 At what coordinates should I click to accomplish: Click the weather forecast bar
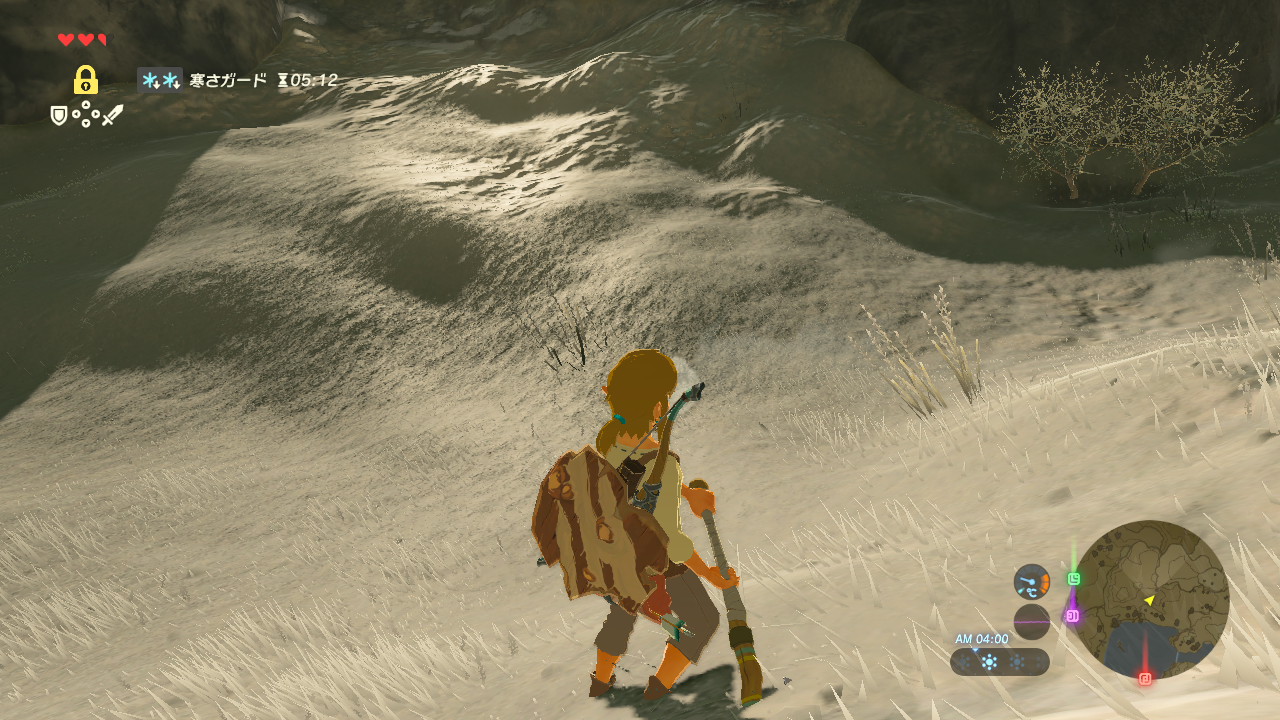pyautogui.click(x=999, y=662)
